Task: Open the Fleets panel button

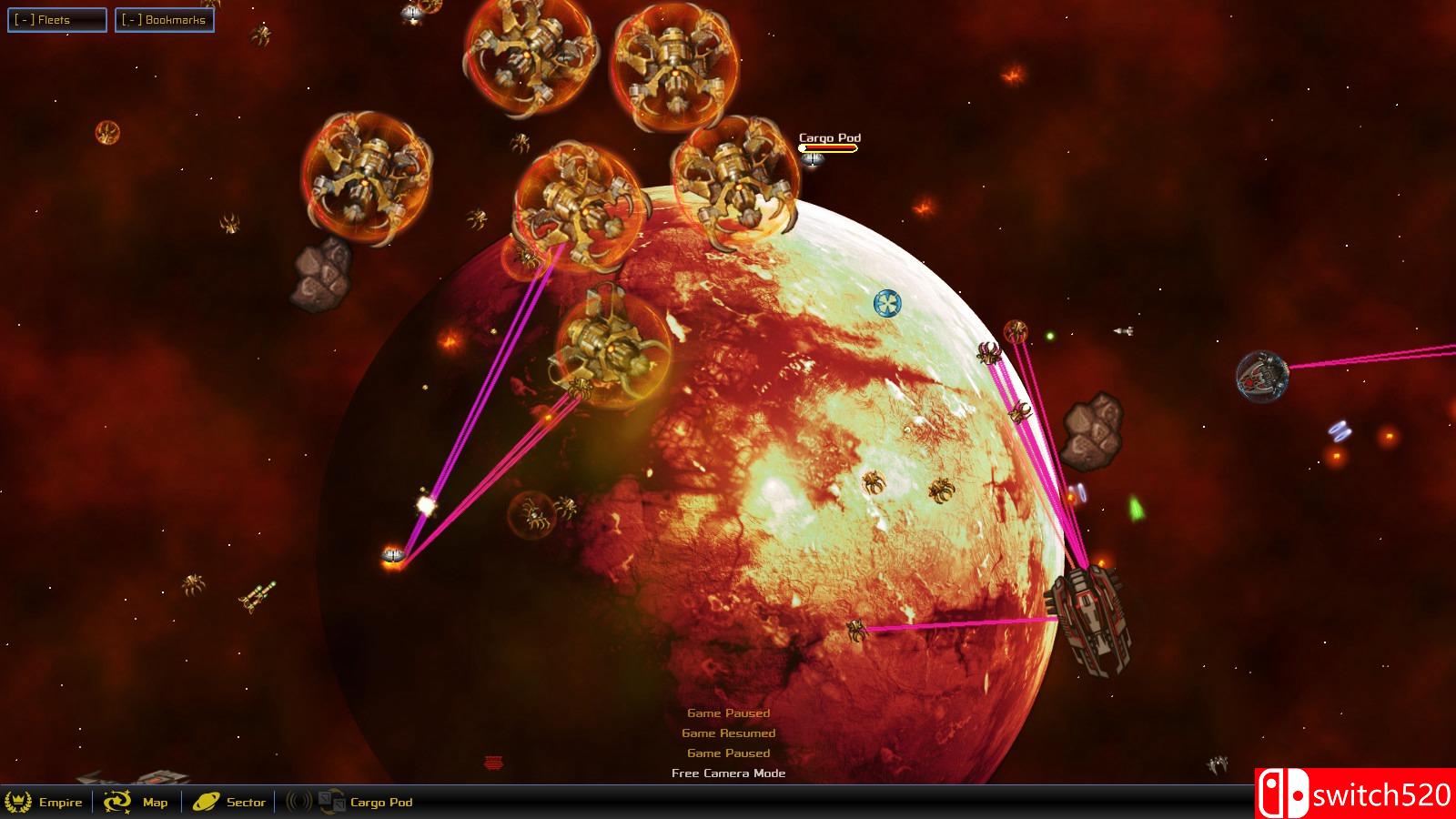Action: 56,18
